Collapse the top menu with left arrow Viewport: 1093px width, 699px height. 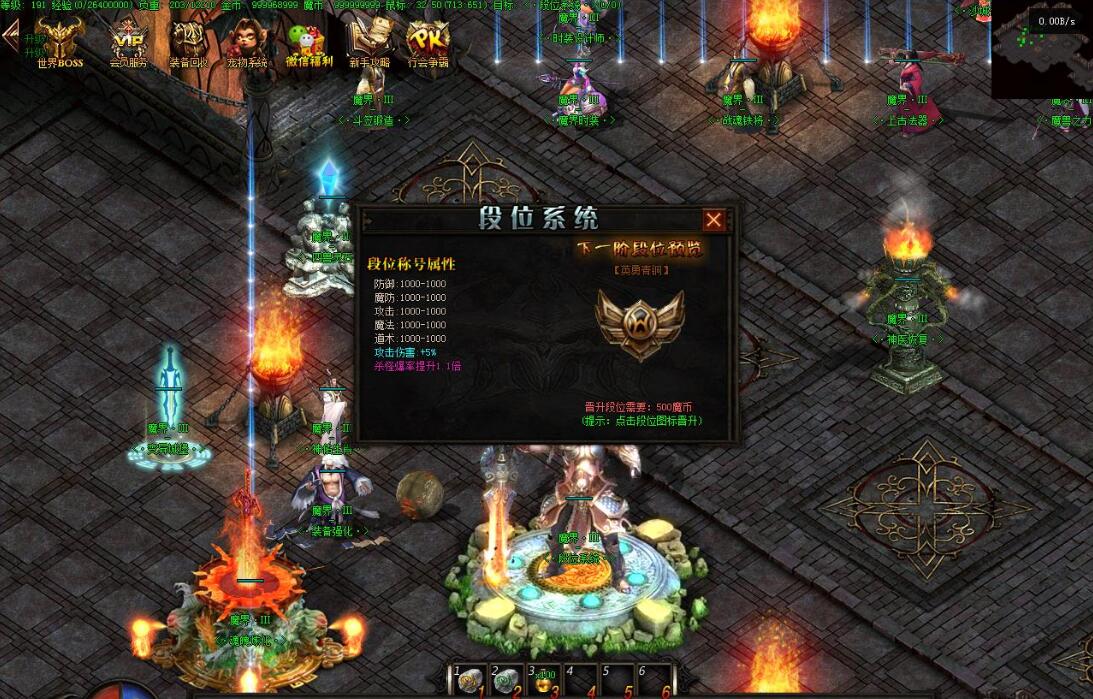point(11,36)
